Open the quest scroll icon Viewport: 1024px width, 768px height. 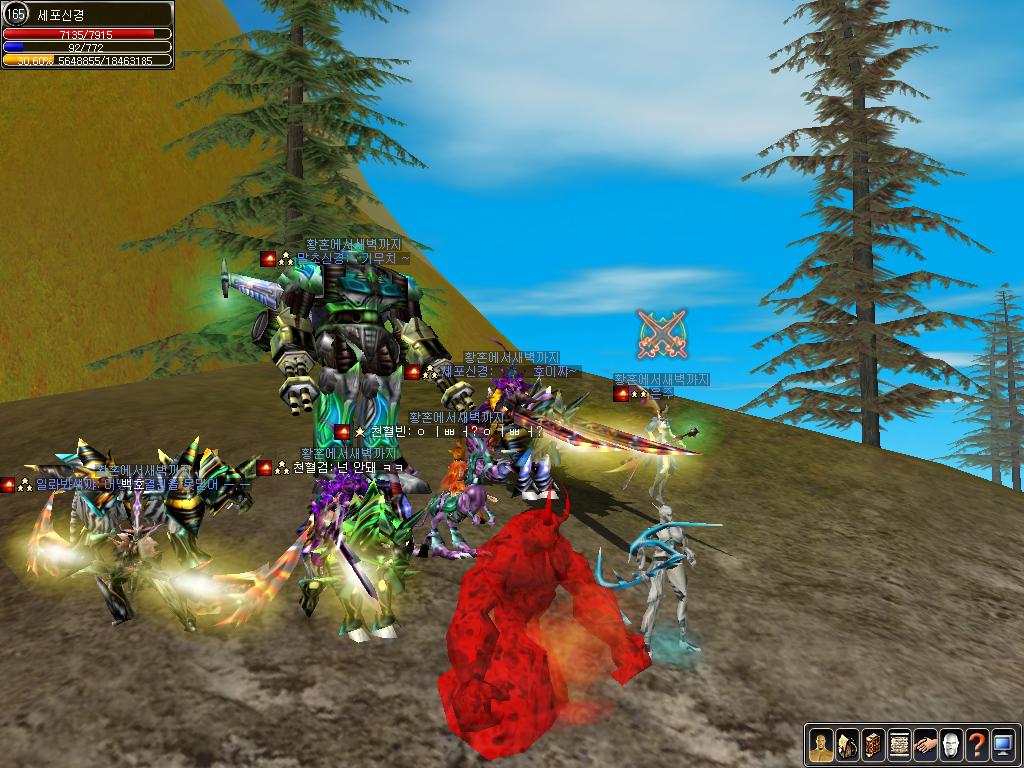coord(899,744)
